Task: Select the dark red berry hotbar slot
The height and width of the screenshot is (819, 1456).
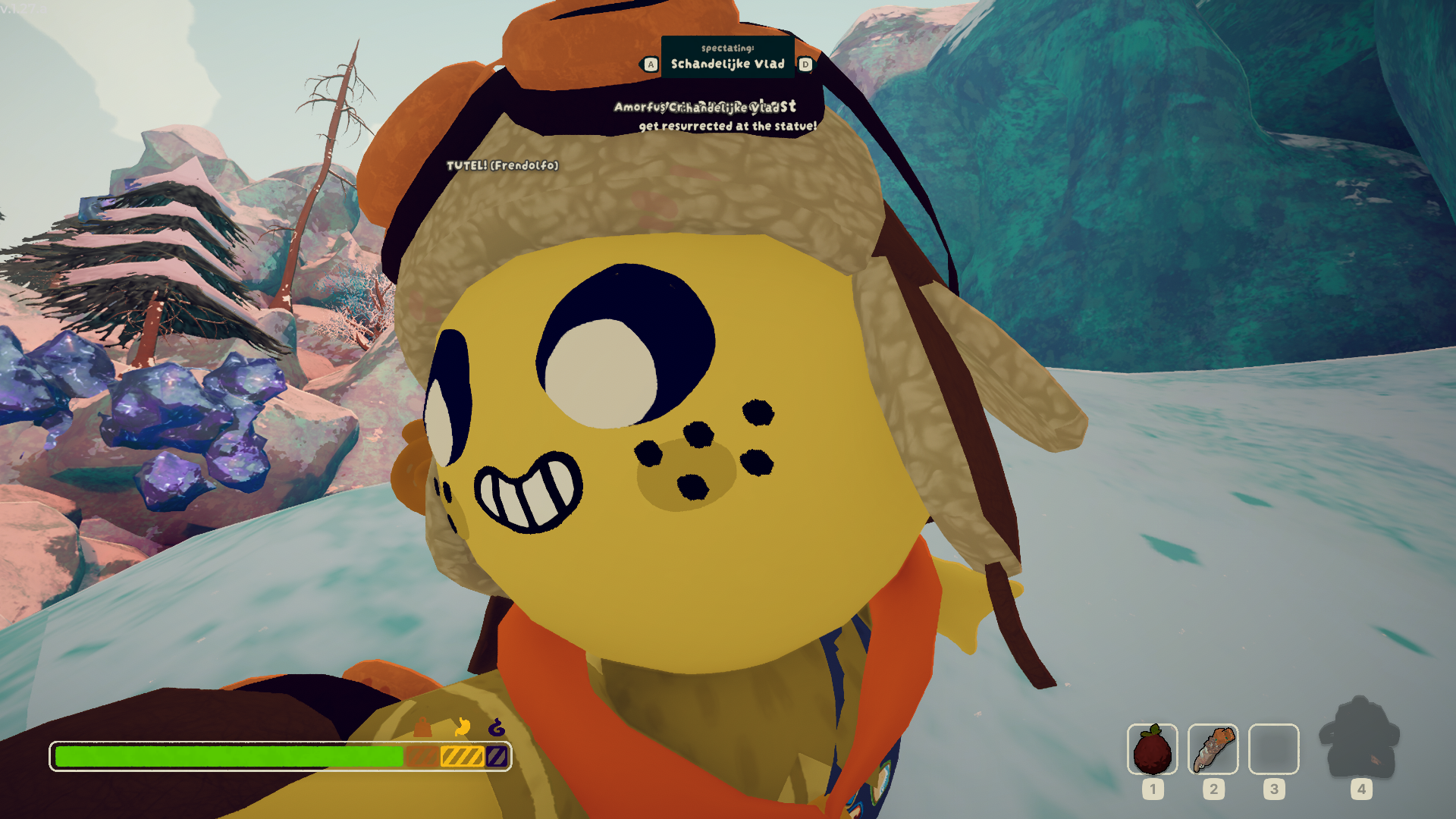Action: [1152, 749]
